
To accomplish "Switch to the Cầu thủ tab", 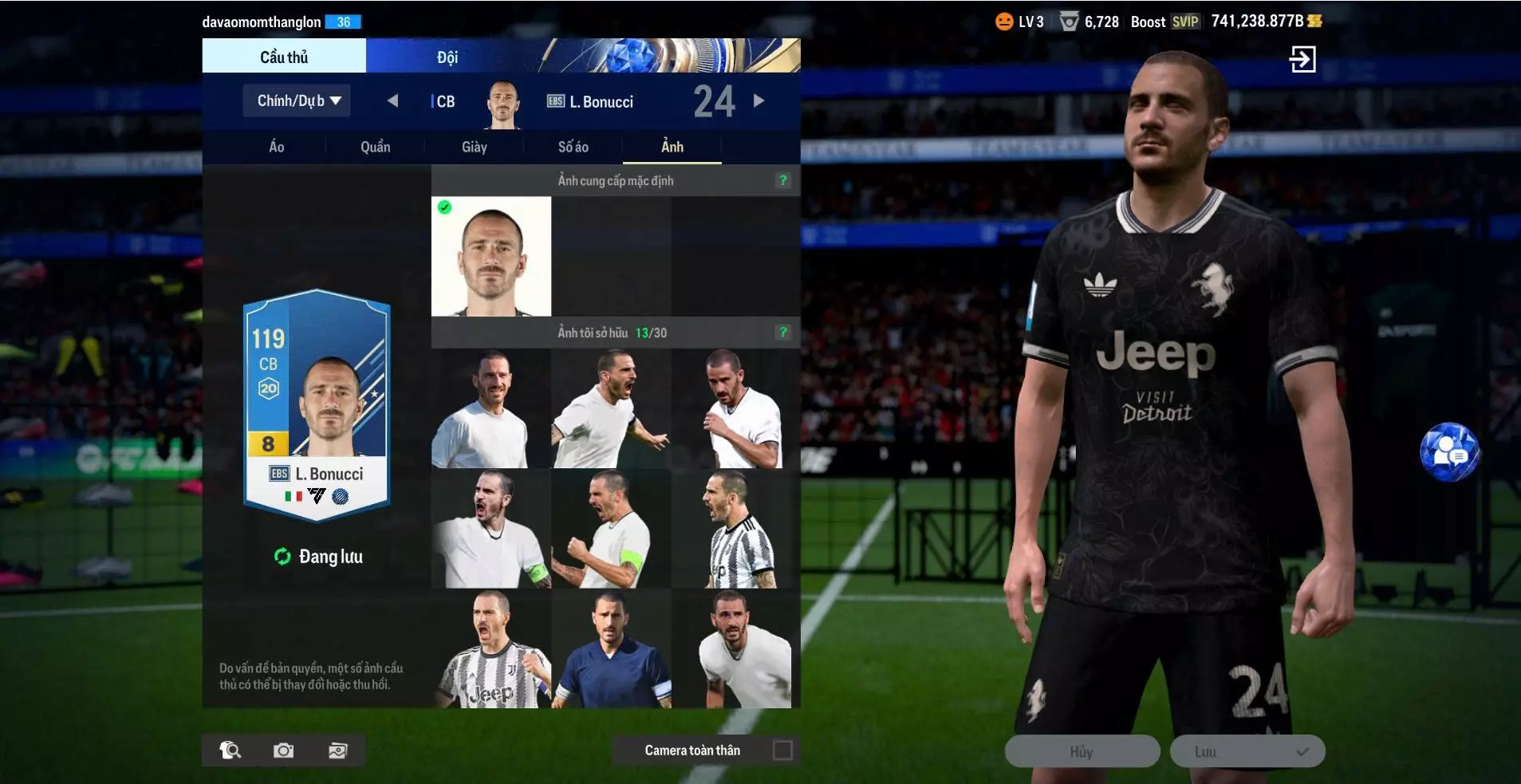I will pyautogui.click(x=284, y=57).
